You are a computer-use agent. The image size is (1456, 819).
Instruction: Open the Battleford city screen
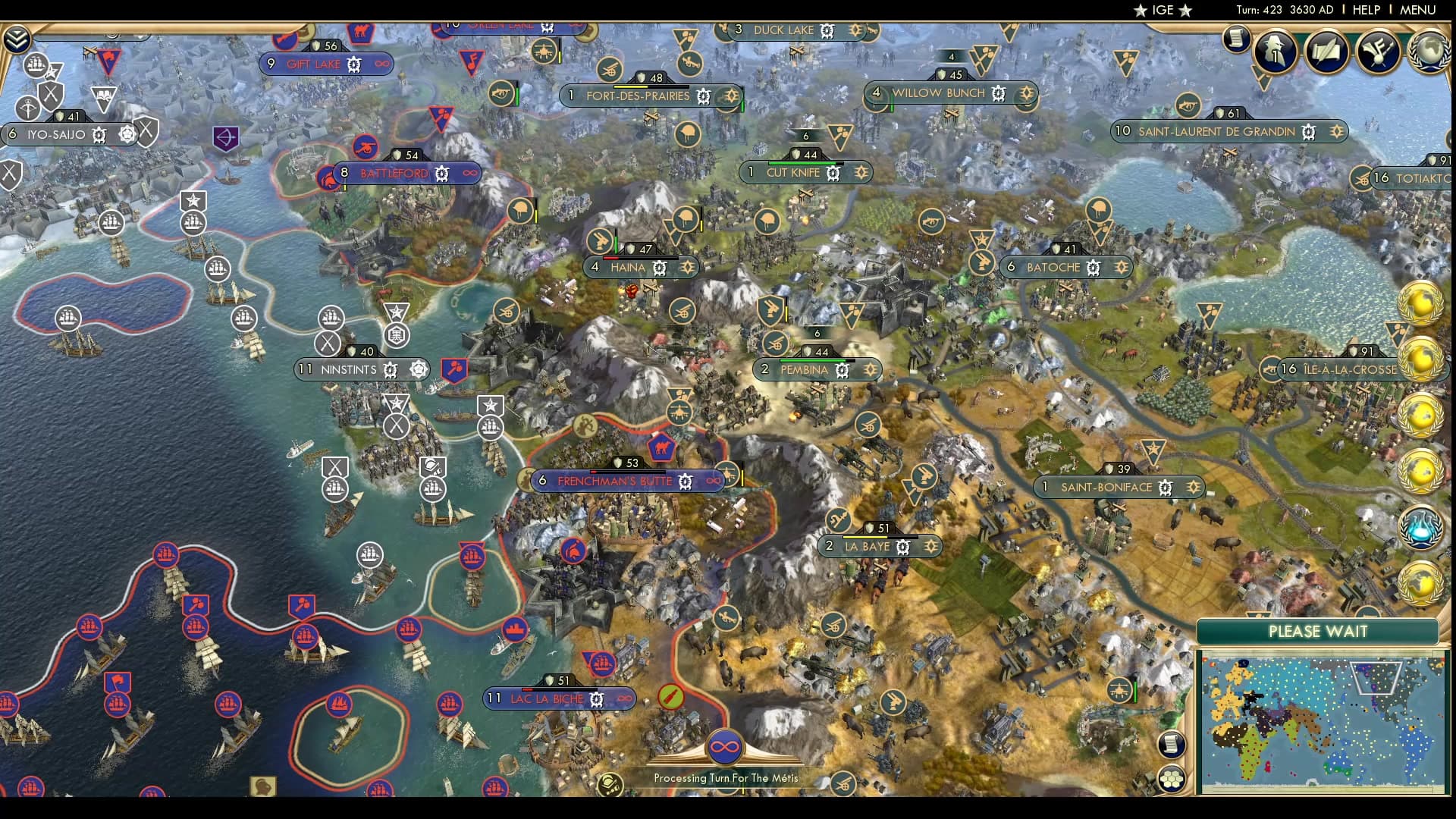[394, 173]
